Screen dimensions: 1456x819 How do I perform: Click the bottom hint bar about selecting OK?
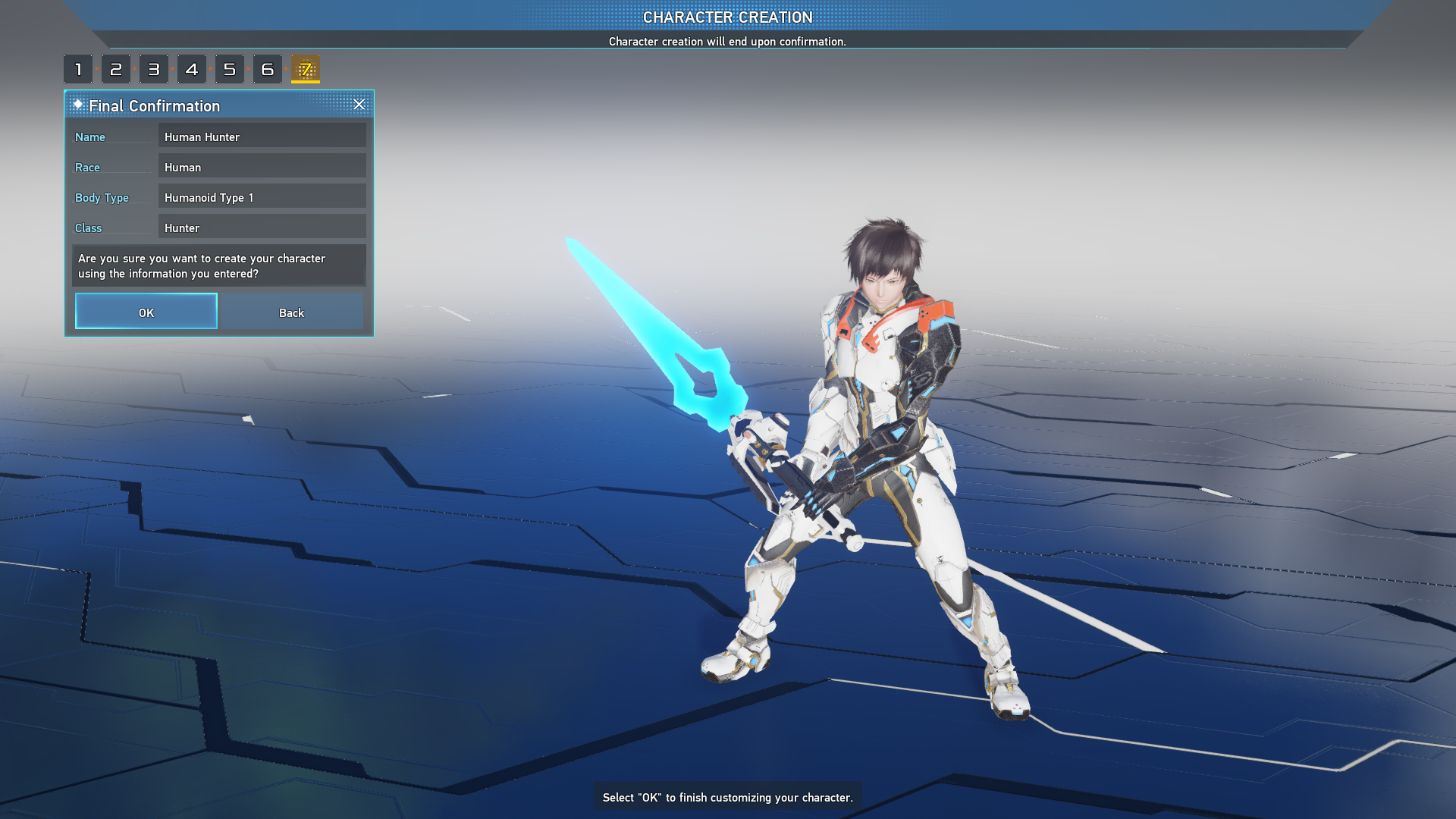point(727,797)
